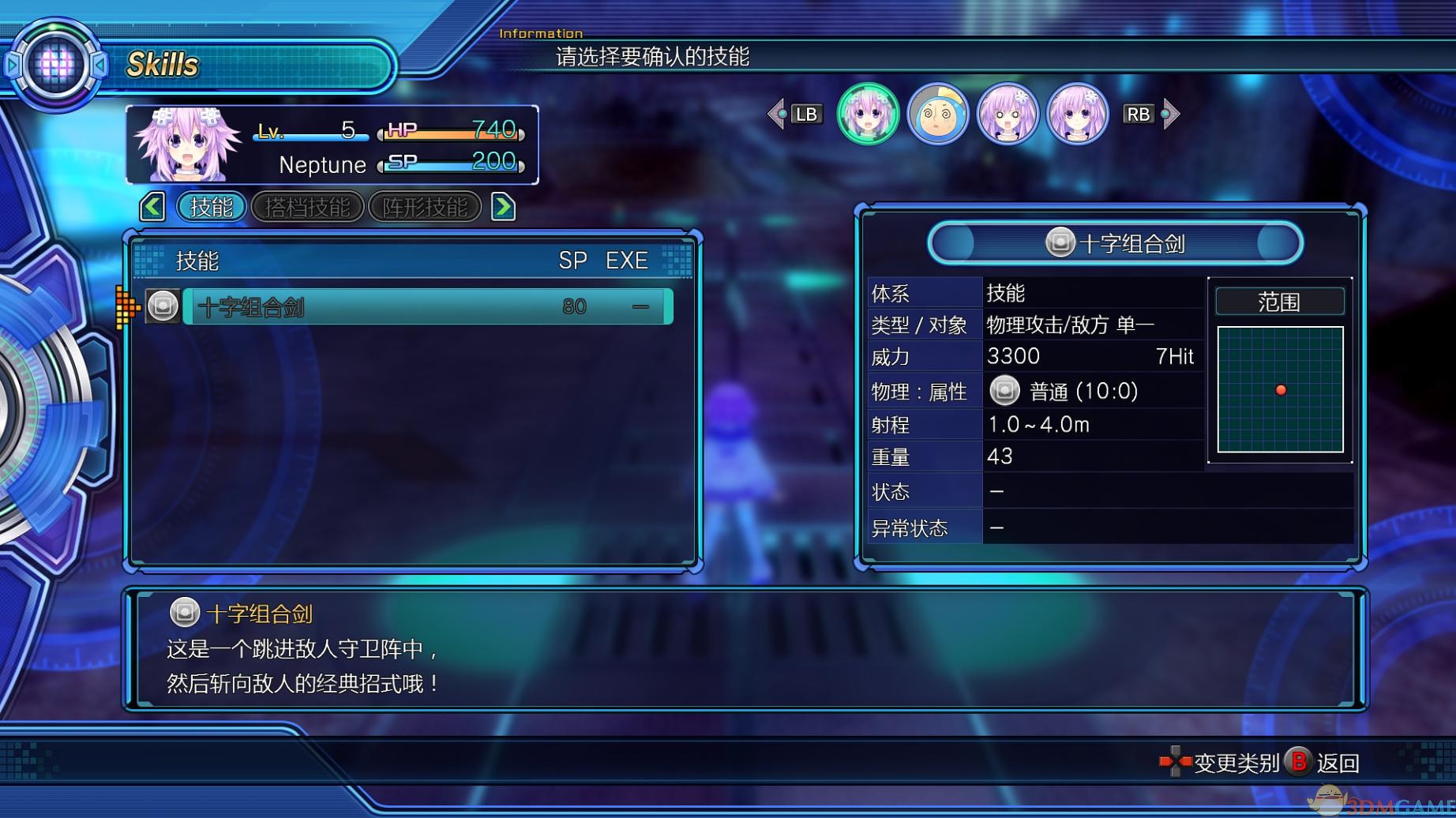This screenshot has height=818, width=1456.
Task: Click the rightmost character portrait
Action: coord(1078,114)
